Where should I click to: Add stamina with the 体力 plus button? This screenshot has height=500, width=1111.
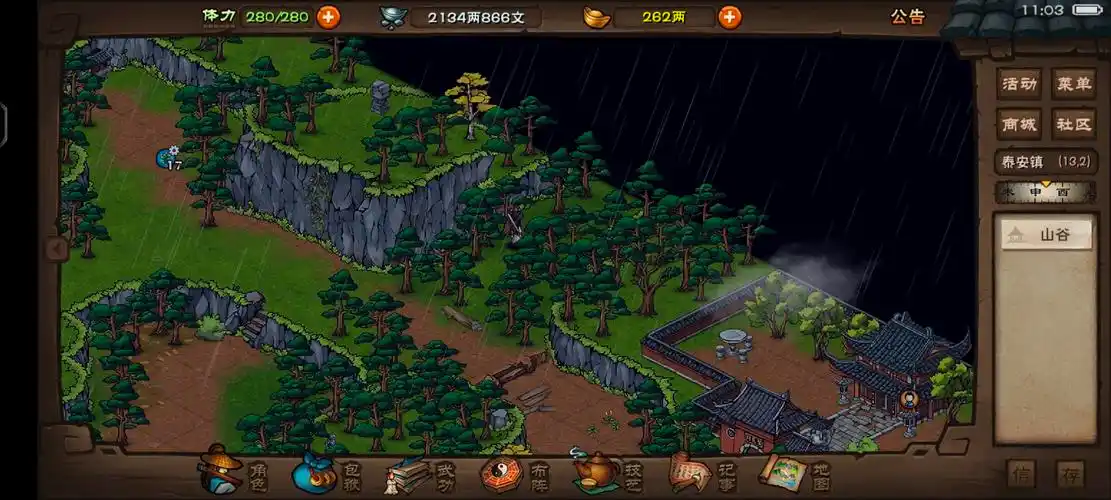point(328,17)
